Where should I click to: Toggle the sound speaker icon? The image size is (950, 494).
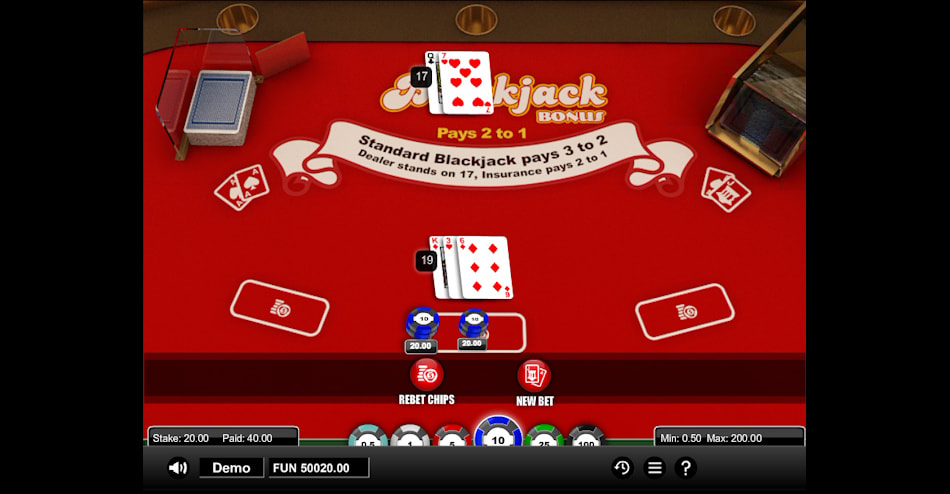[x=178, y=467]
